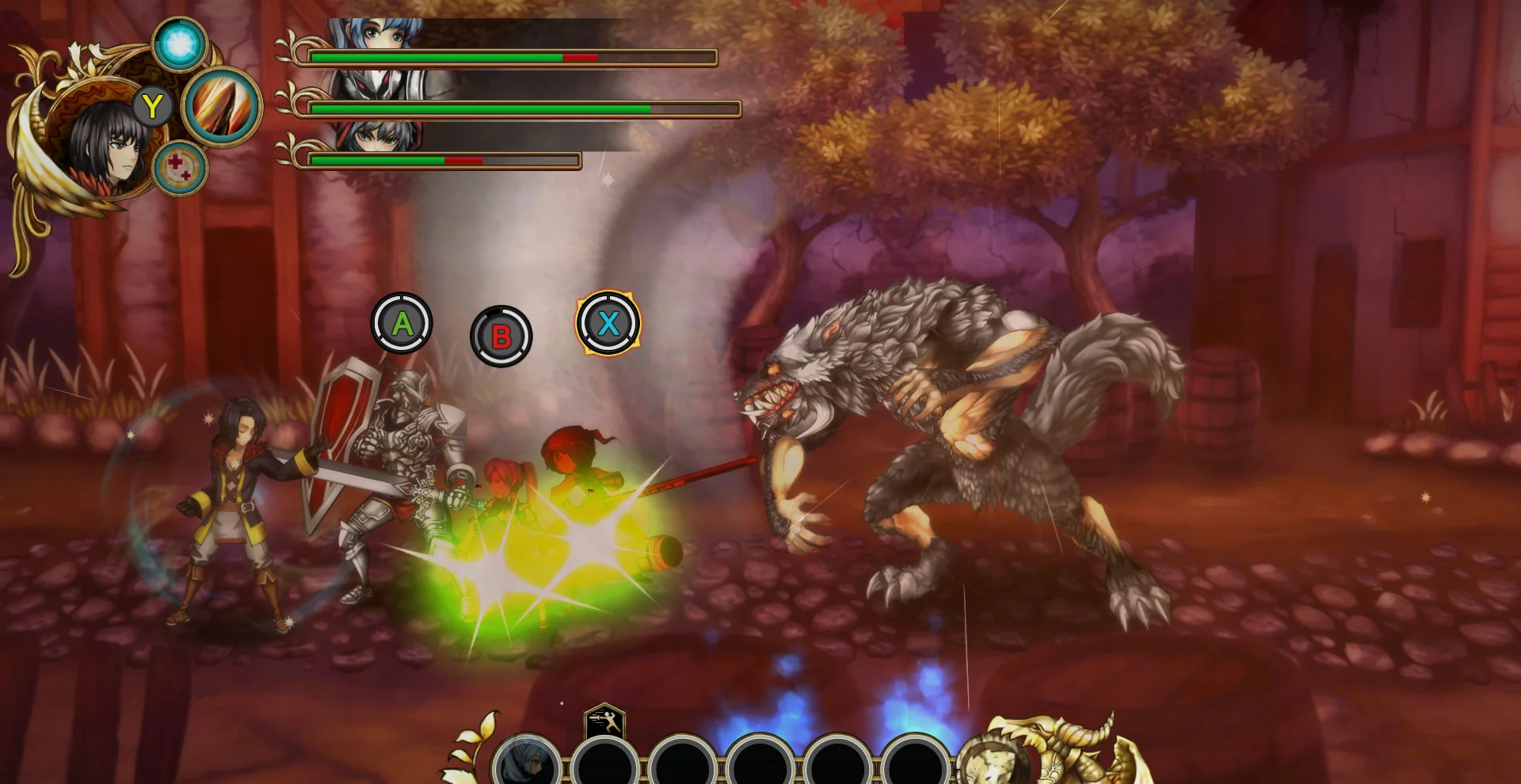Trigger the red cross healing skill
The image size is (1521, 784).
[180, 167]
